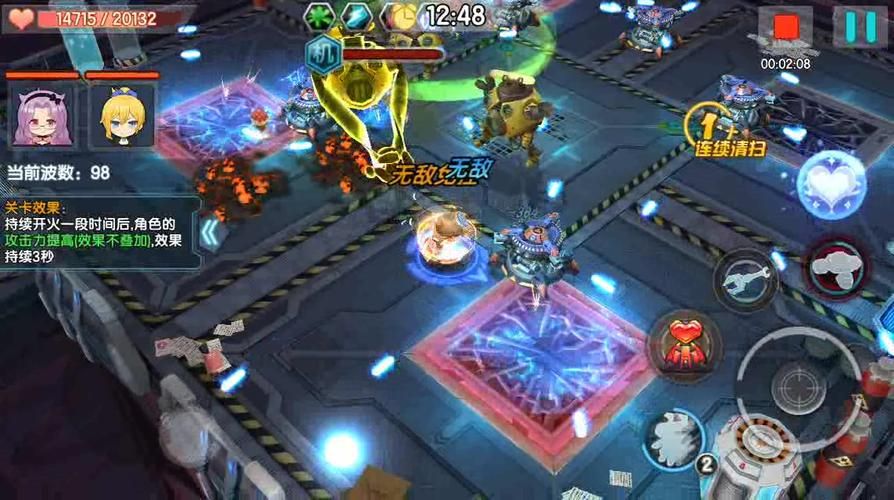This screenshot has width=894, height=500.
Task: Select the pink-haired character portrait
Action: tap(42, 115)
